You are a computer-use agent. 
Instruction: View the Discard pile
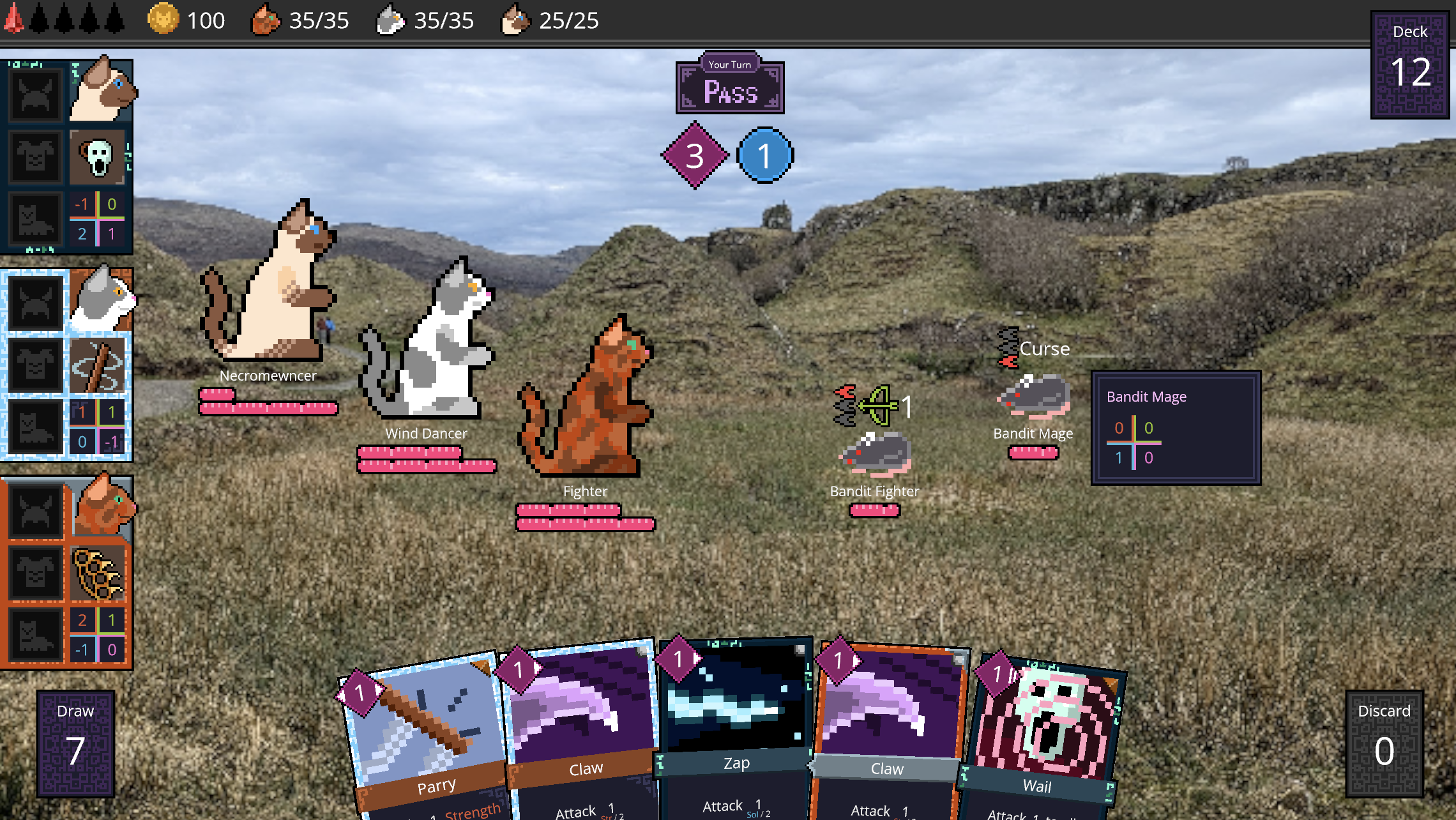[1384, 743]
